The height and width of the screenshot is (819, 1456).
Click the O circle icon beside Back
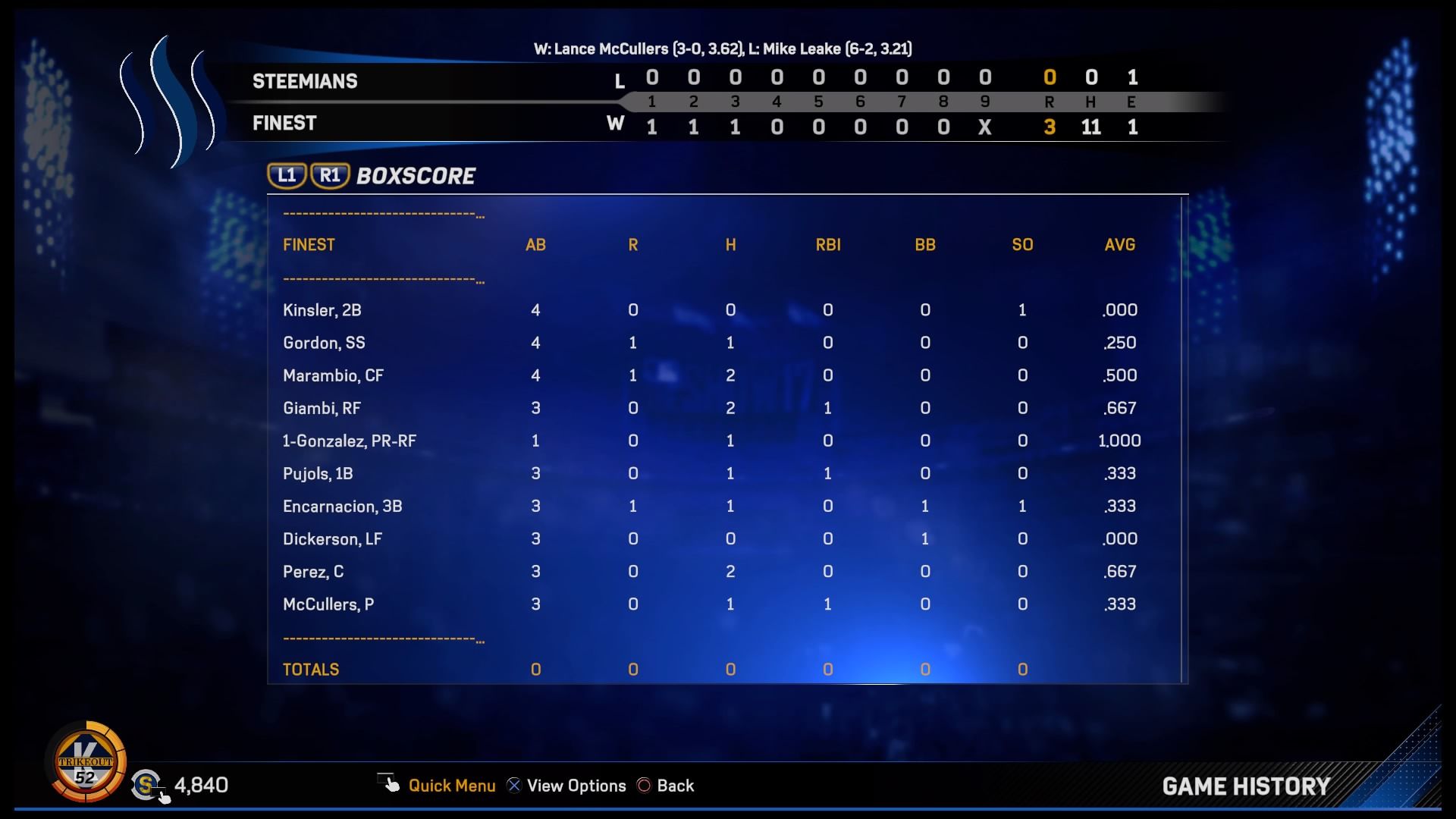point(645,786)
